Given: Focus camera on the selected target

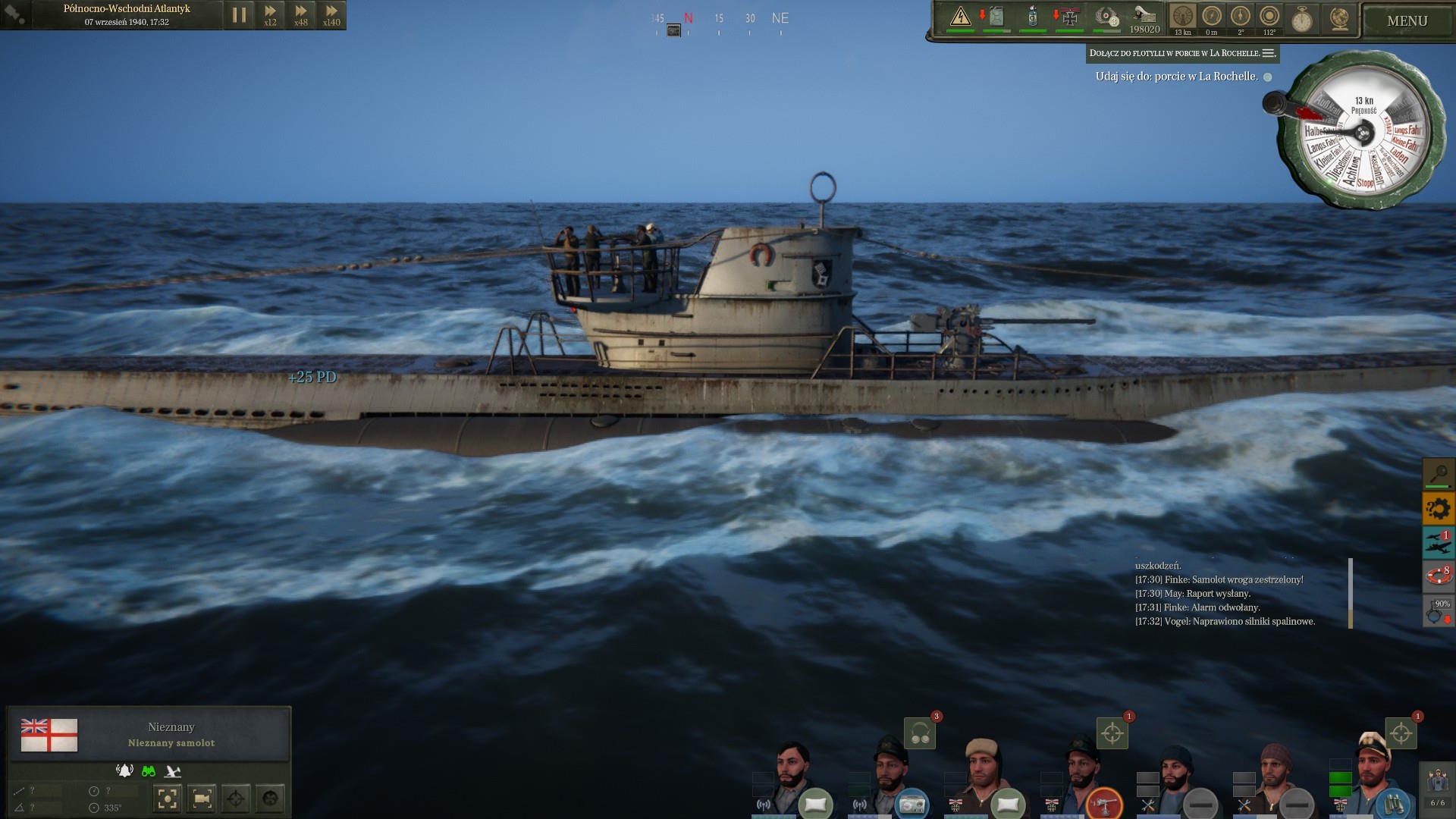Looking at the screenshot, I should [168, 799].
